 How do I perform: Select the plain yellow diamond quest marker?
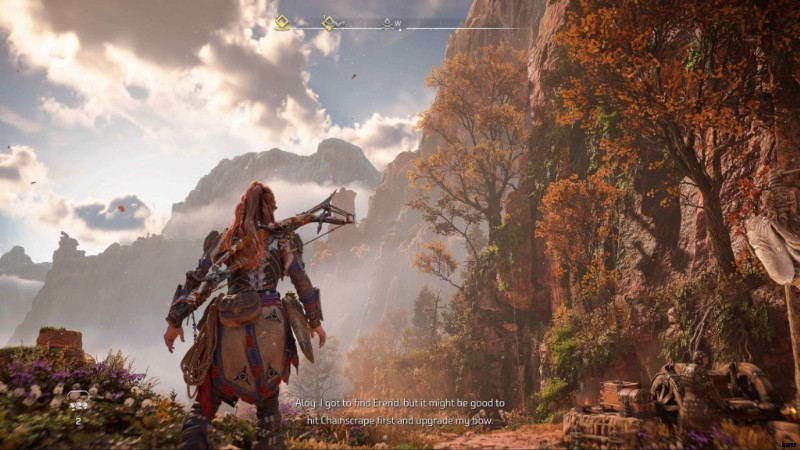coord(282,22)
